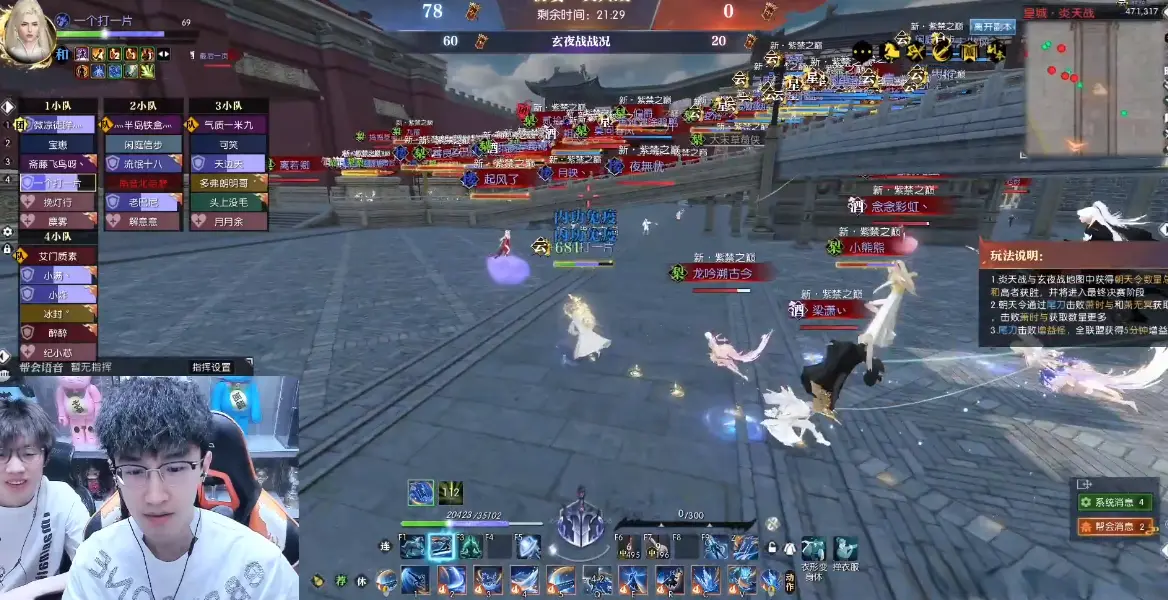This screenshot has width=1168, height=600.
Task: Open the 帮会消息 guild messages notification
Action: [x=1115, y=526]
